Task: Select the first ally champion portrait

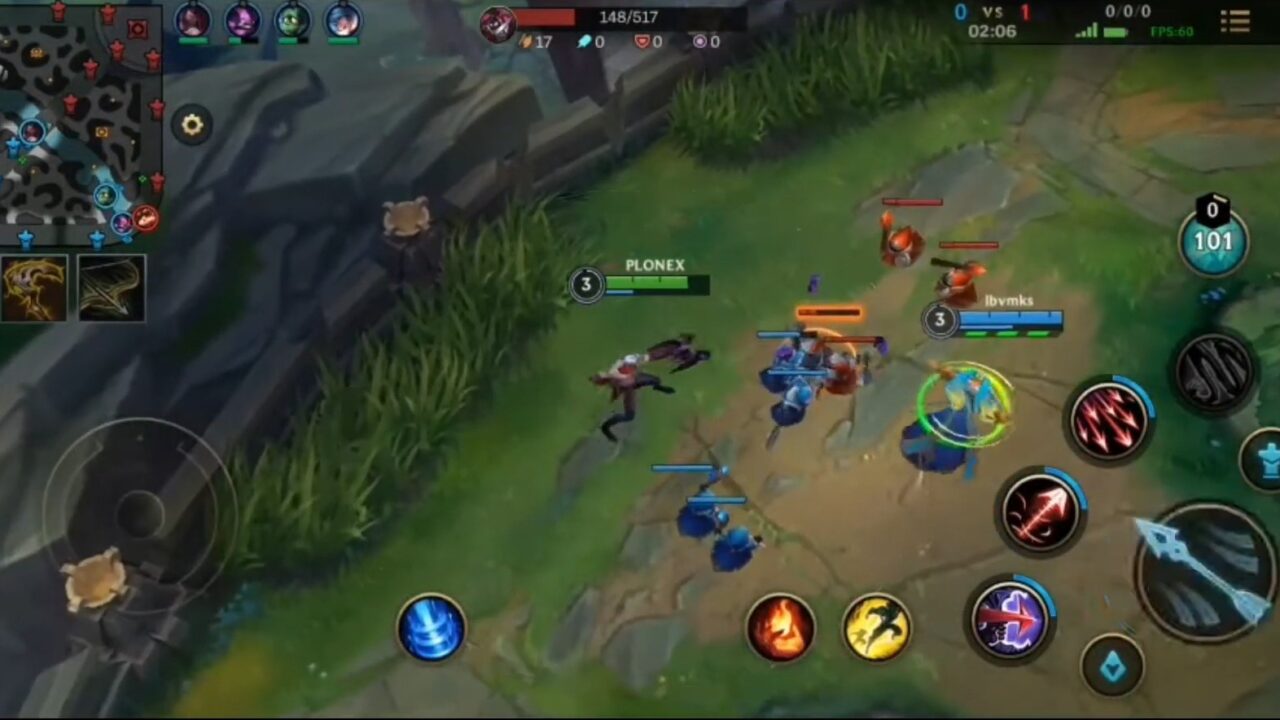Action: 194,22
